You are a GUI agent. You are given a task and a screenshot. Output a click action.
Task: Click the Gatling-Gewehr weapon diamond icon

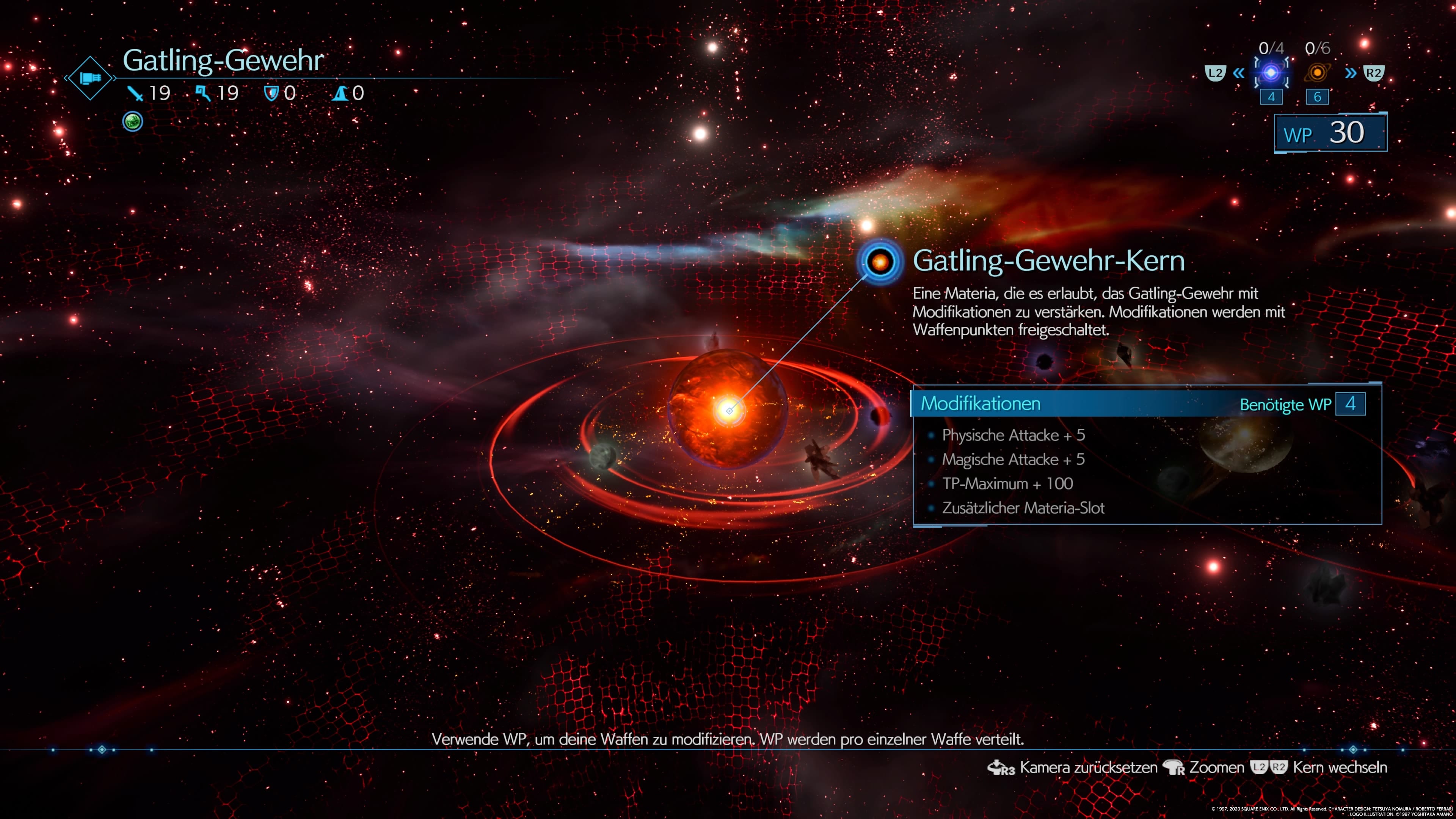pyautogui.click(x=91, y=78)
